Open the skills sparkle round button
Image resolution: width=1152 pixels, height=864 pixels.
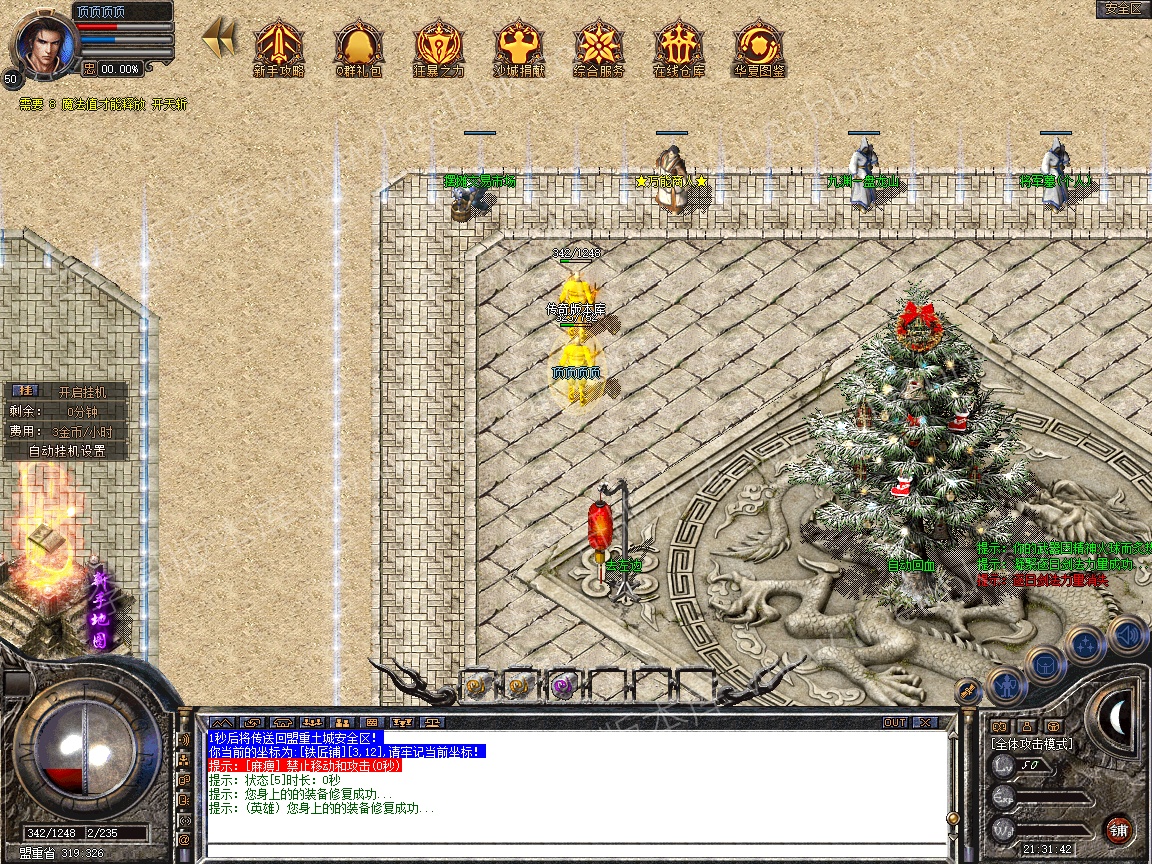click(x=1085, y=645)
